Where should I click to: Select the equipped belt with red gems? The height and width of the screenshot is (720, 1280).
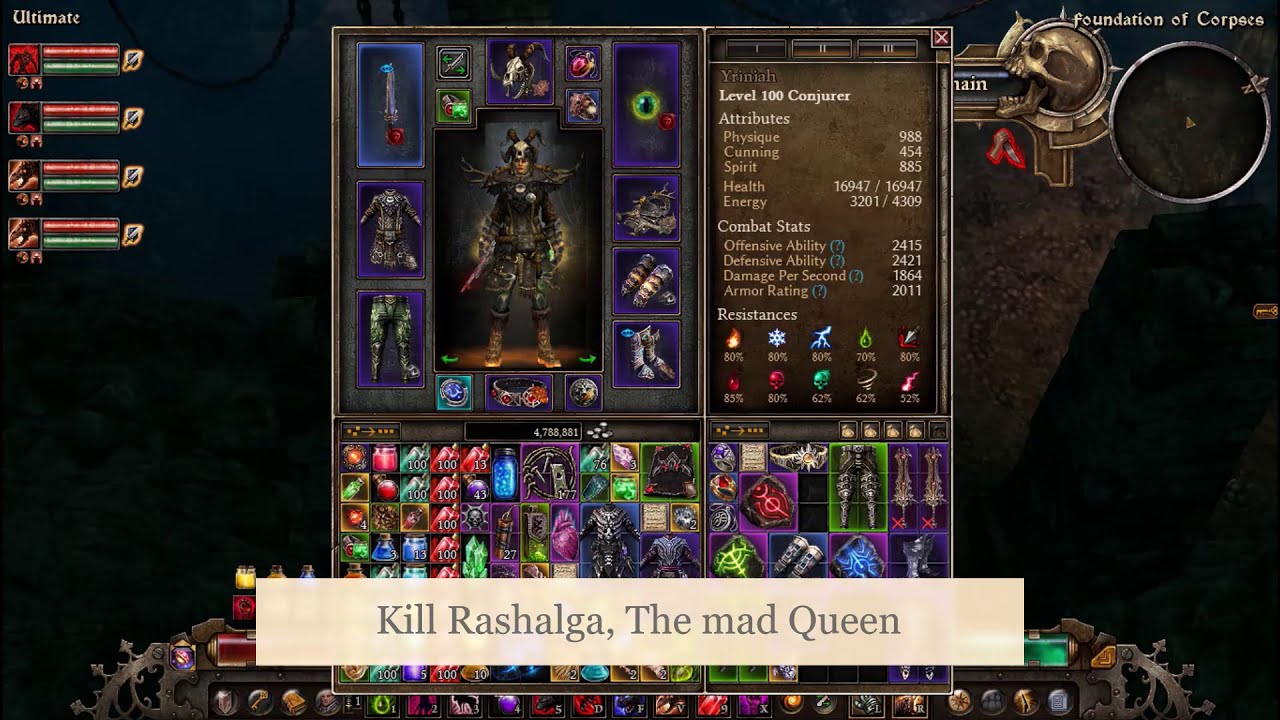(x=519, y=392)
